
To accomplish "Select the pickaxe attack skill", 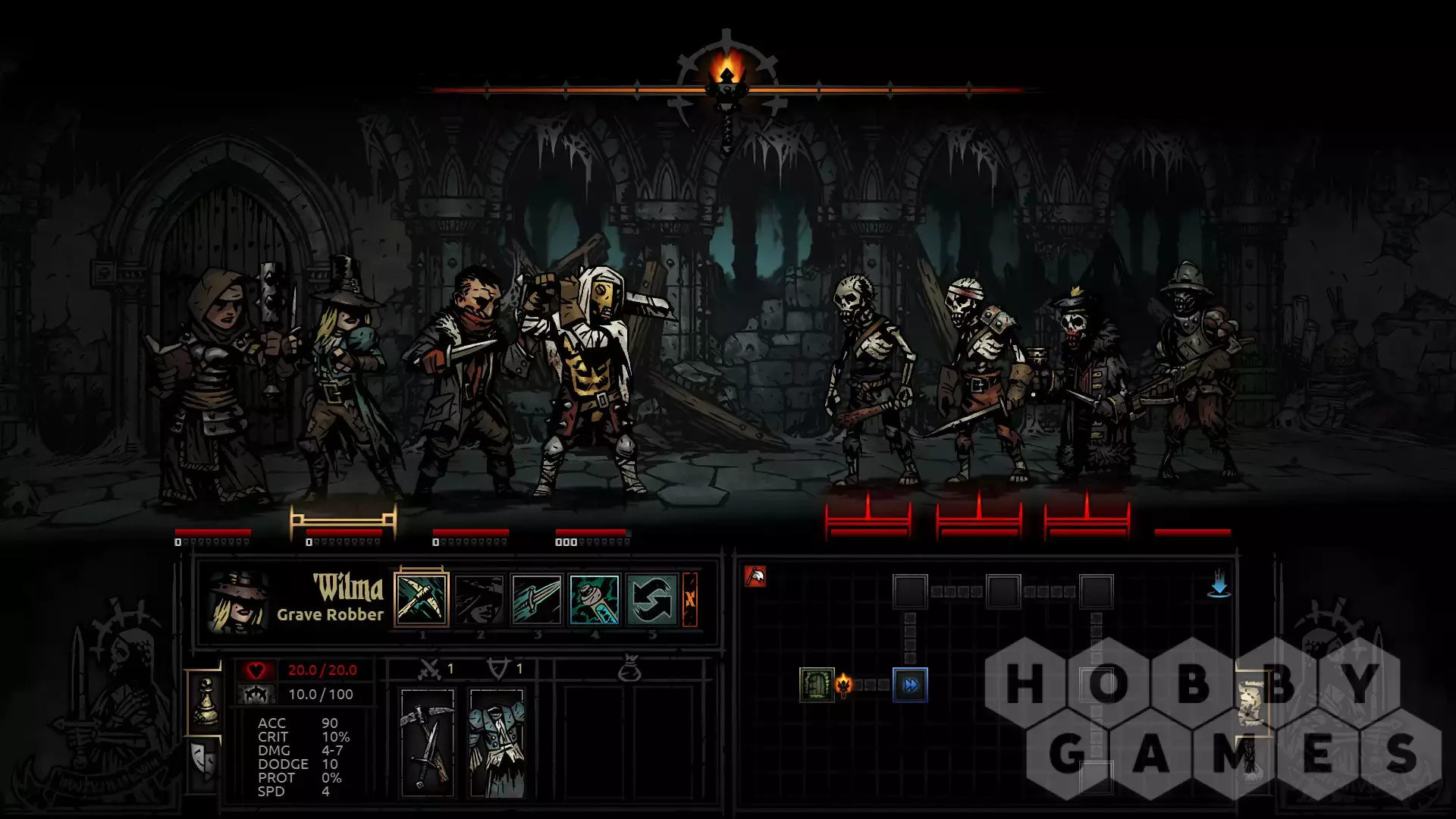I will click(x=422, y=600).
